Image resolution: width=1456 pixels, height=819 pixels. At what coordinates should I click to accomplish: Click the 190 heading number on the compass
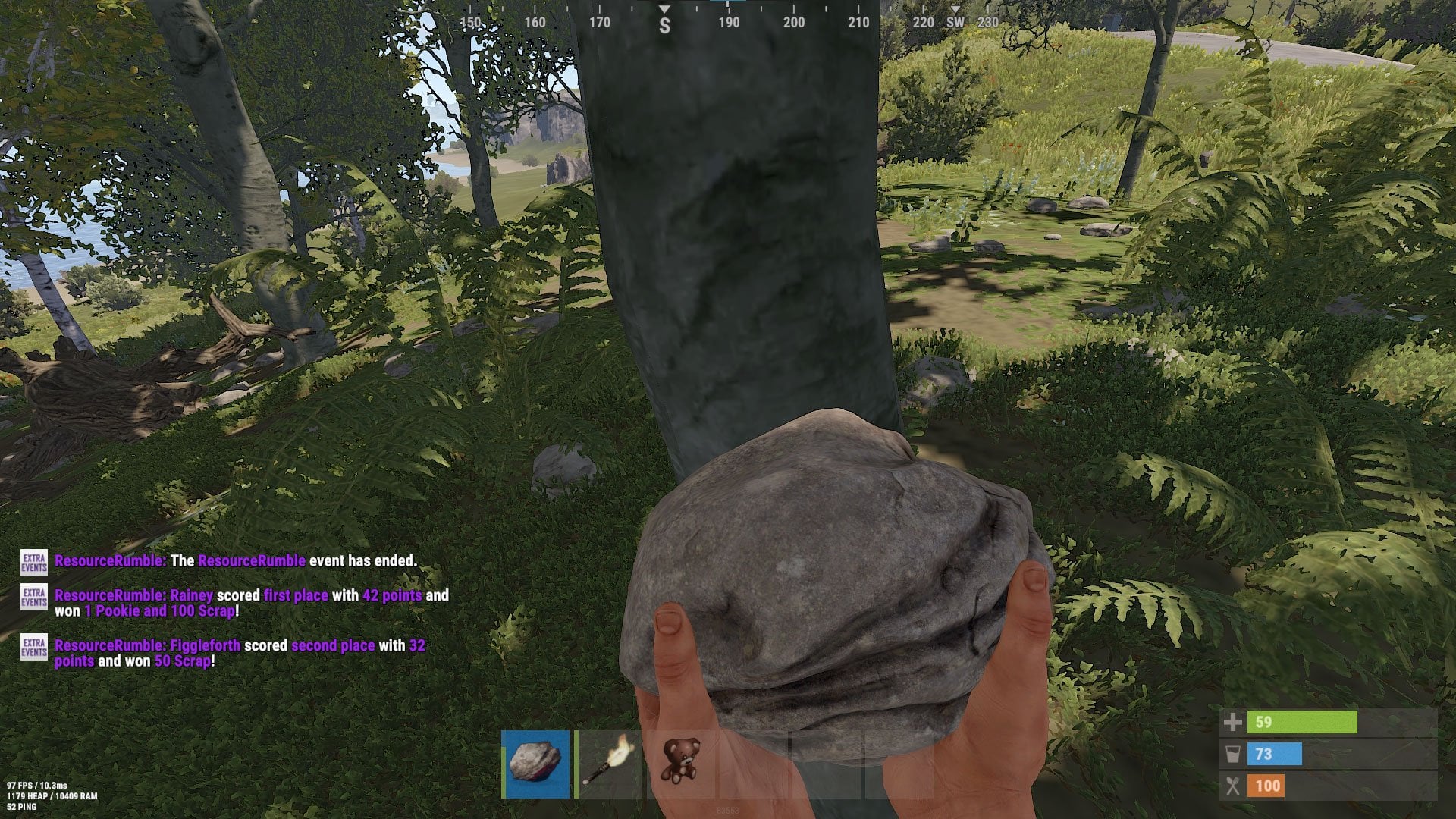pyautogui.click(x=729, y=24)
